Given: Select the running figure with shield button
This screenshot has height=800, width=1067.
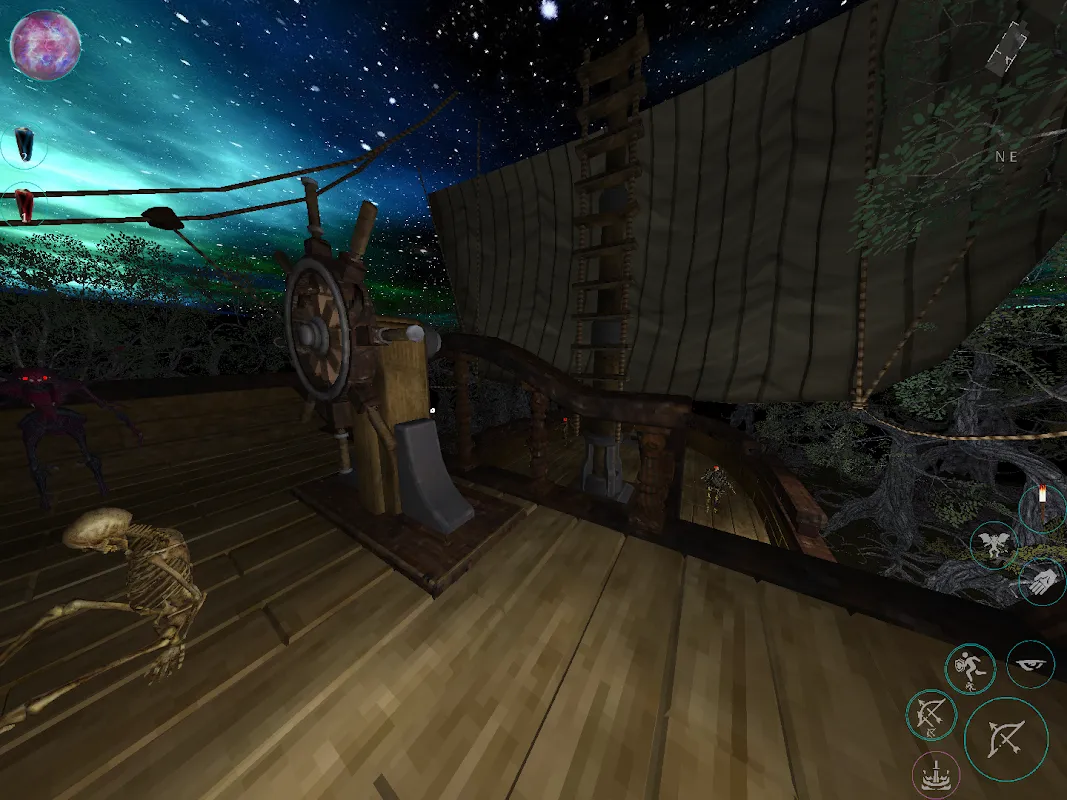Looking at the screenshot, I should (970, 669).
